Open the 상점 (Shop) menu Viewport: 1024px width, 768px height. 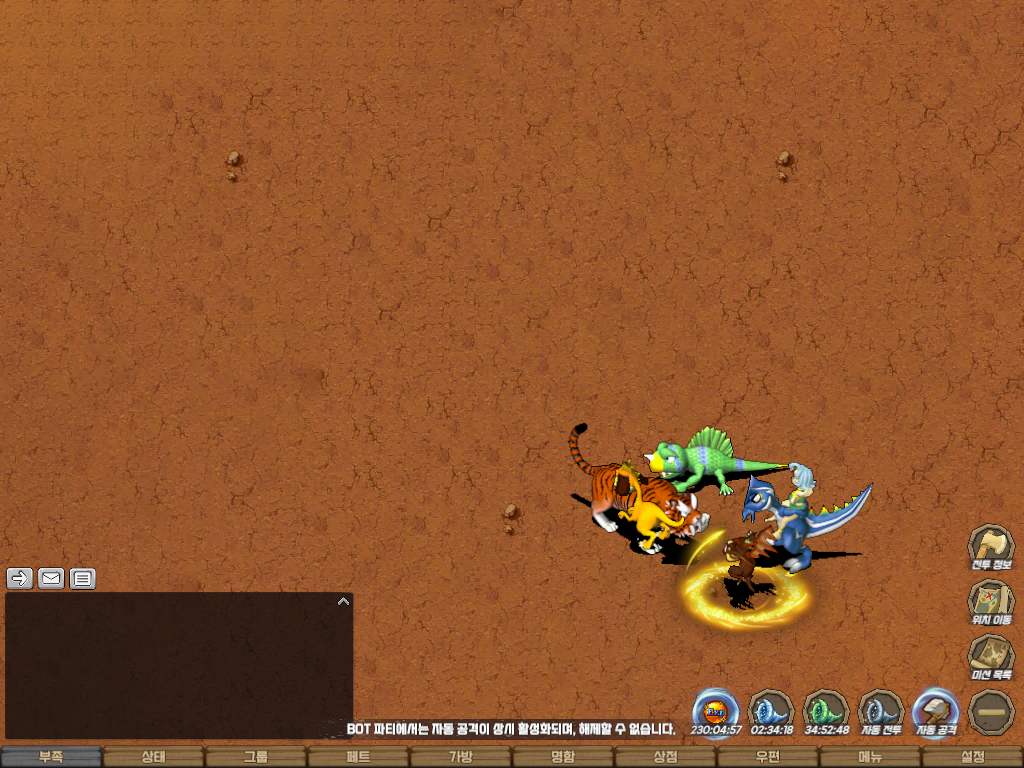tap(665, 757)
